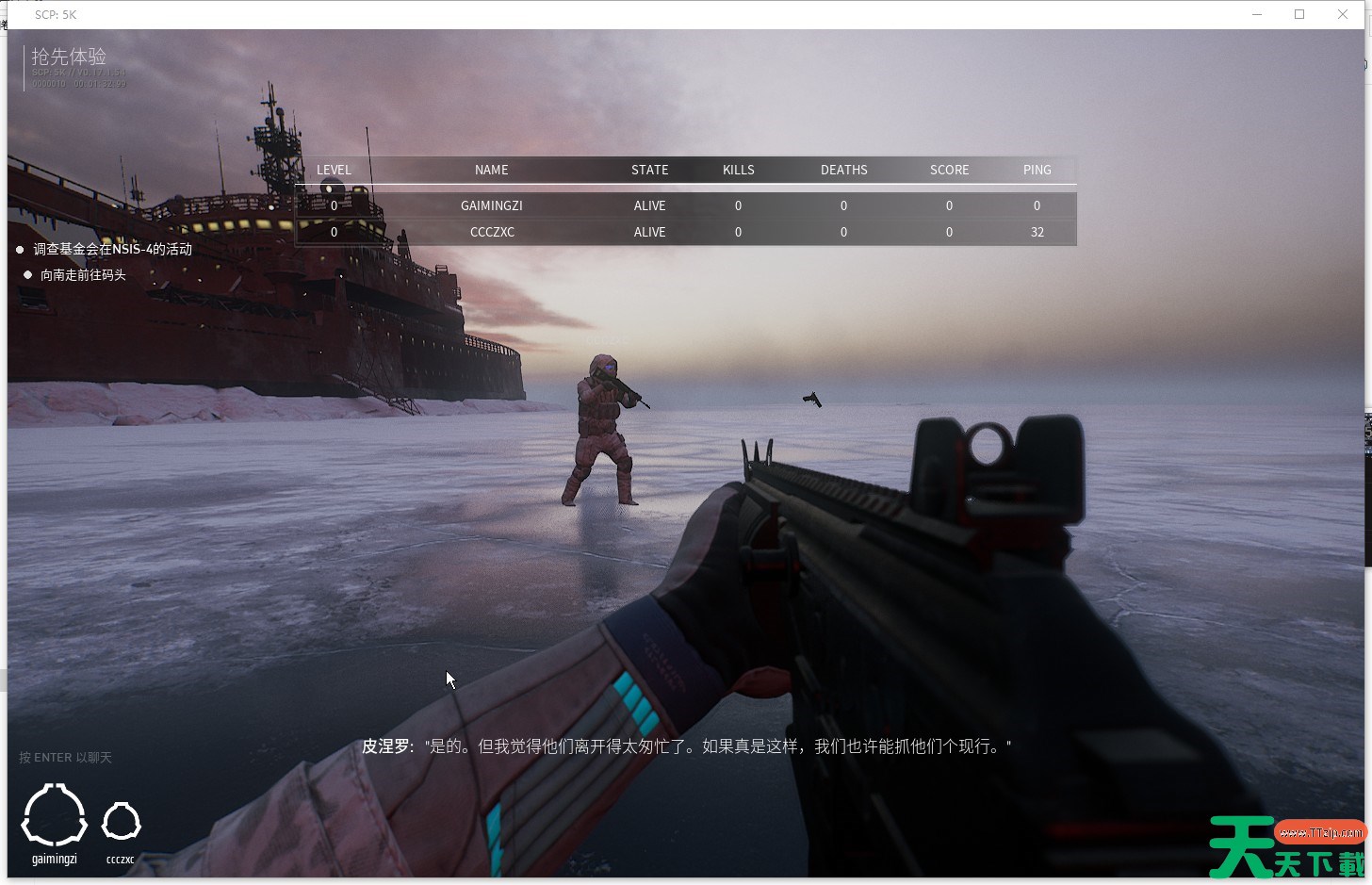Viewport: 1372px width, 885px height.
Task: Click the ccczxc player avatar icon
Action: (x=121, y=822)
